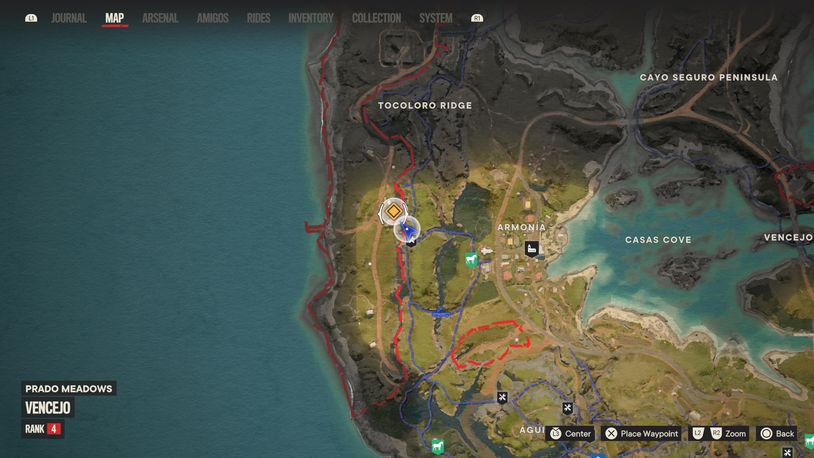Select the orange diamond objective marker
814x458 pixels.
[x=394, y=211]
